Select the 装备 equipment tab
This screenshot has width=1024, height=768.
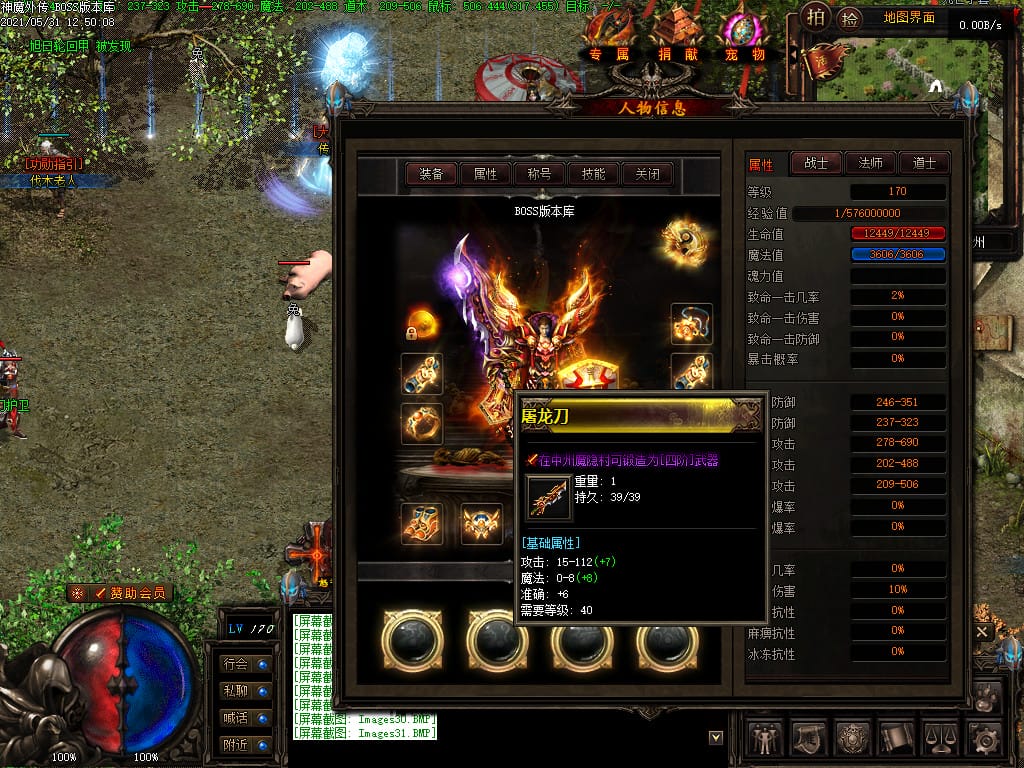coord(431,174)
